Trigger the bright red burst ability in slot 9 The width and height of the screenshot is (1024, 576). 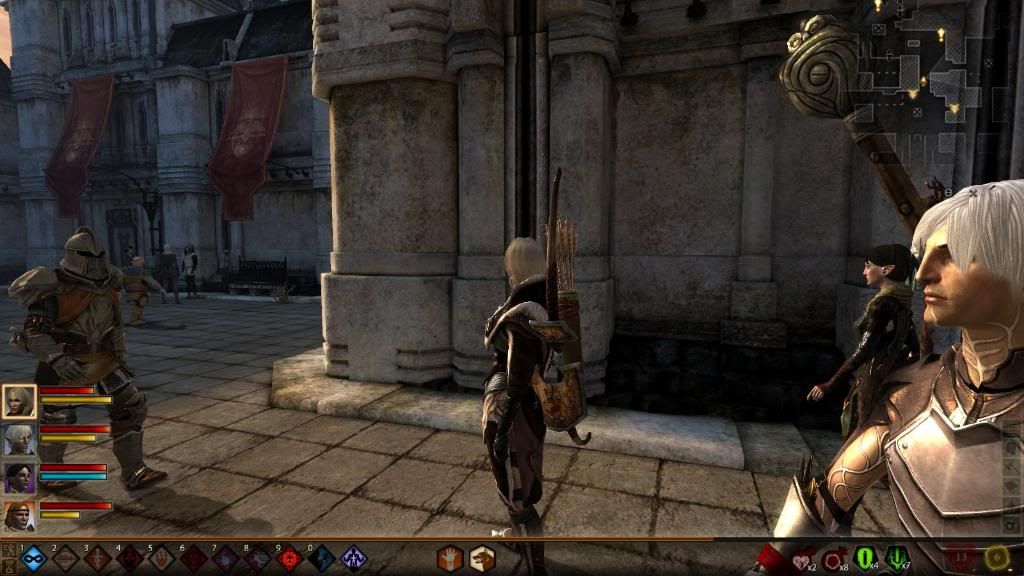click(x=290, y=559)
